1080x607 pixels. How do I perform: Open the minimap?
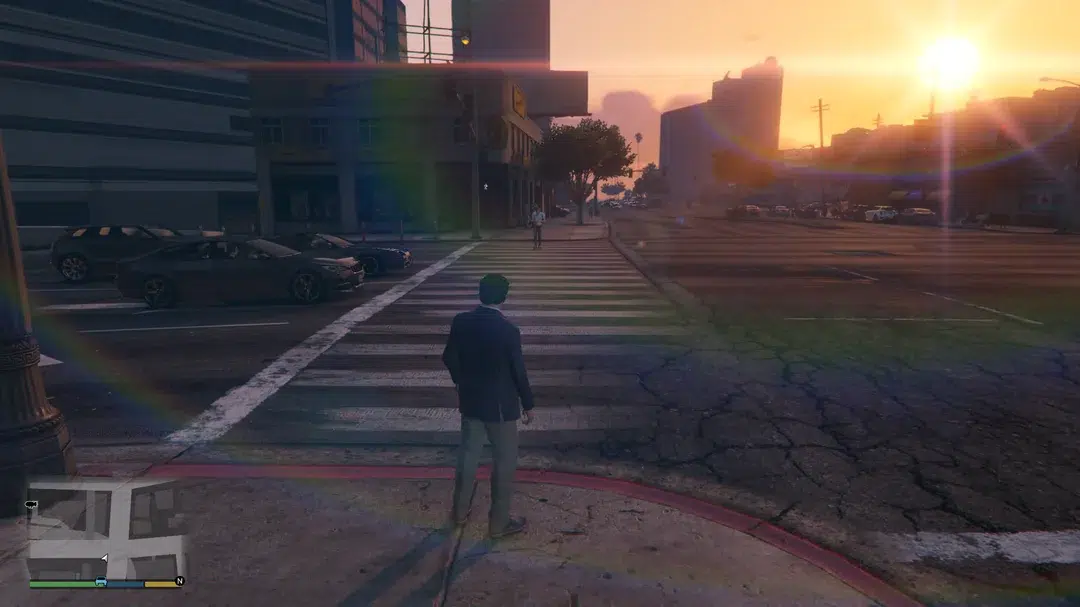point(106,530)
